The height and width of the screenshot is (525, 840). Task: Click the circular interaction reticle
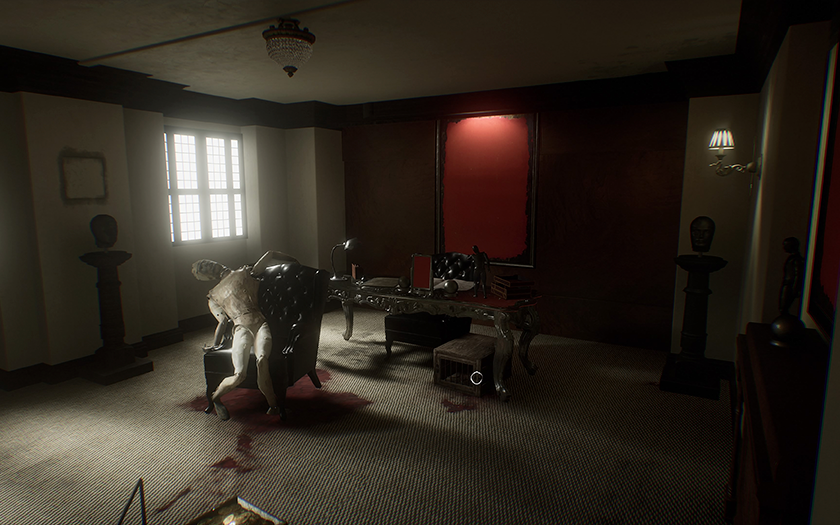(476, 378)
